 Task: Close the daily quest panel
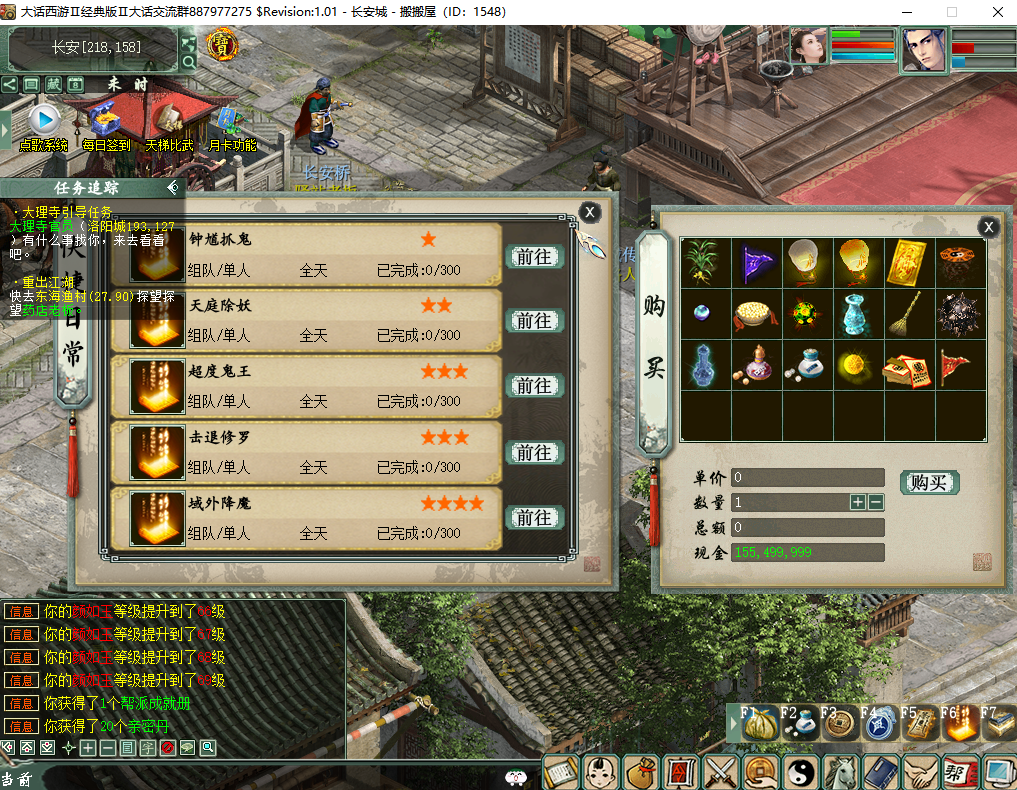click(590, 212)
